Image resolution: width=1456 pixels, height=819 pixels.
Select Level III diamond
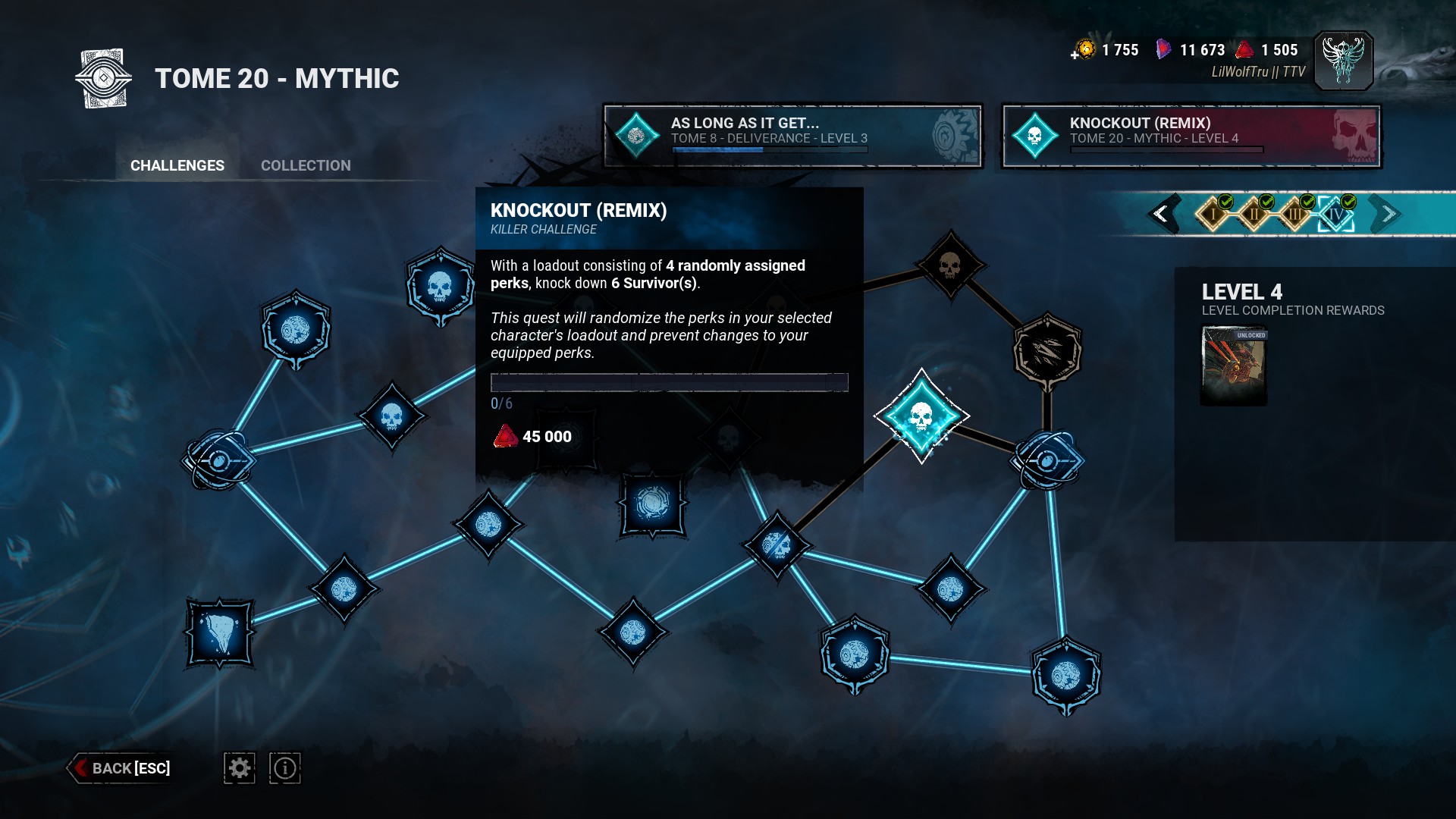pyautogui.click(x=1295, y=214)
